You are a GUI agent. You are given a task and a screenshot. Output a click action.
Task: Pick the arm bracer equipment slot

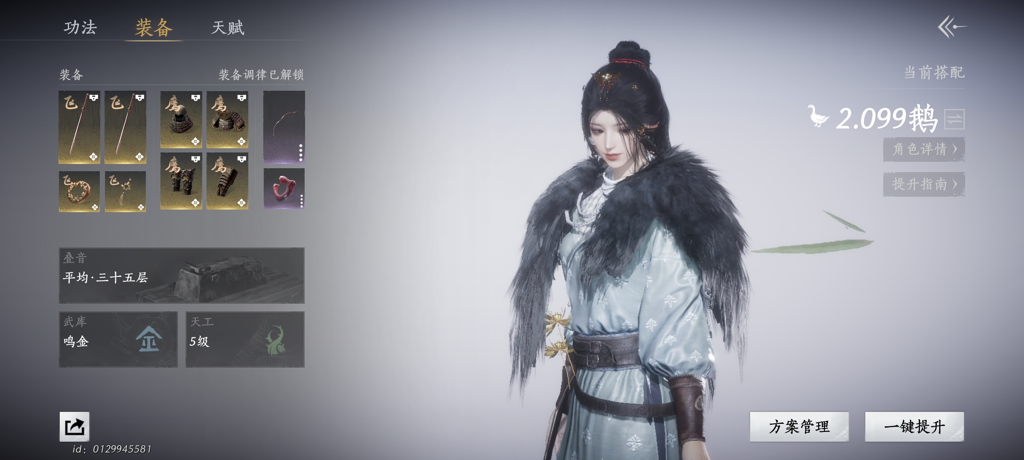(x=227, y=181)
